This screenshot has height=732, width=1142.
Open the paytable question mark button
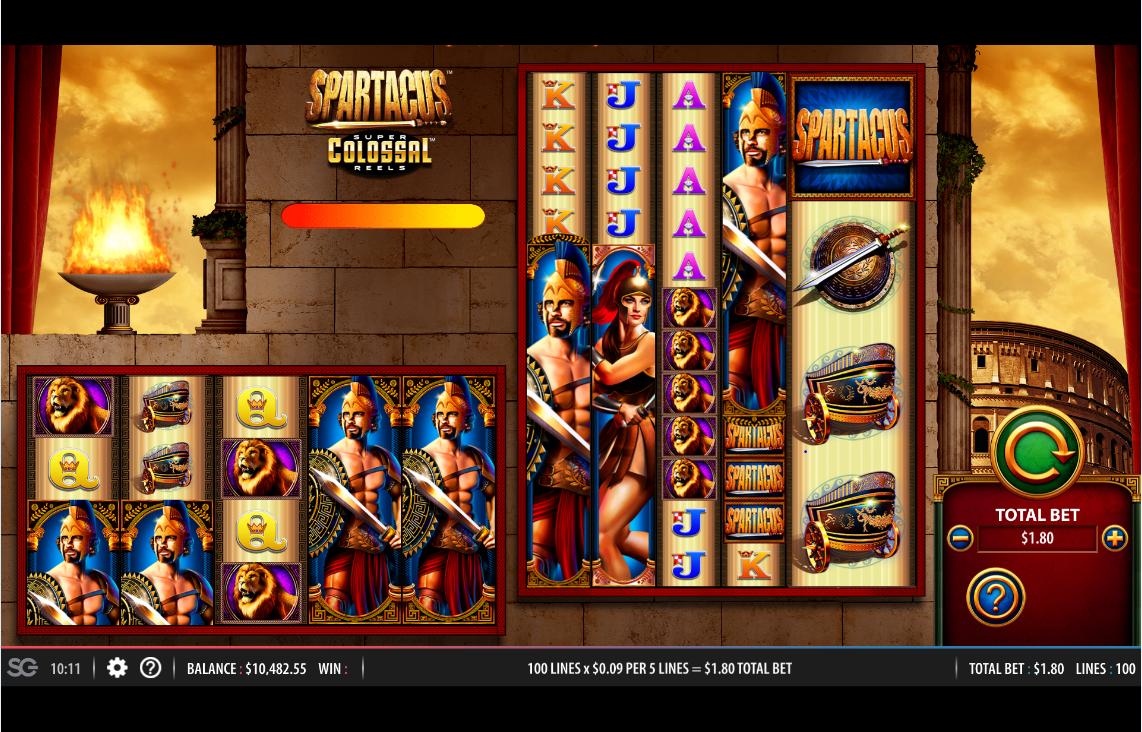pyautogui.click(x=995, y=598)
